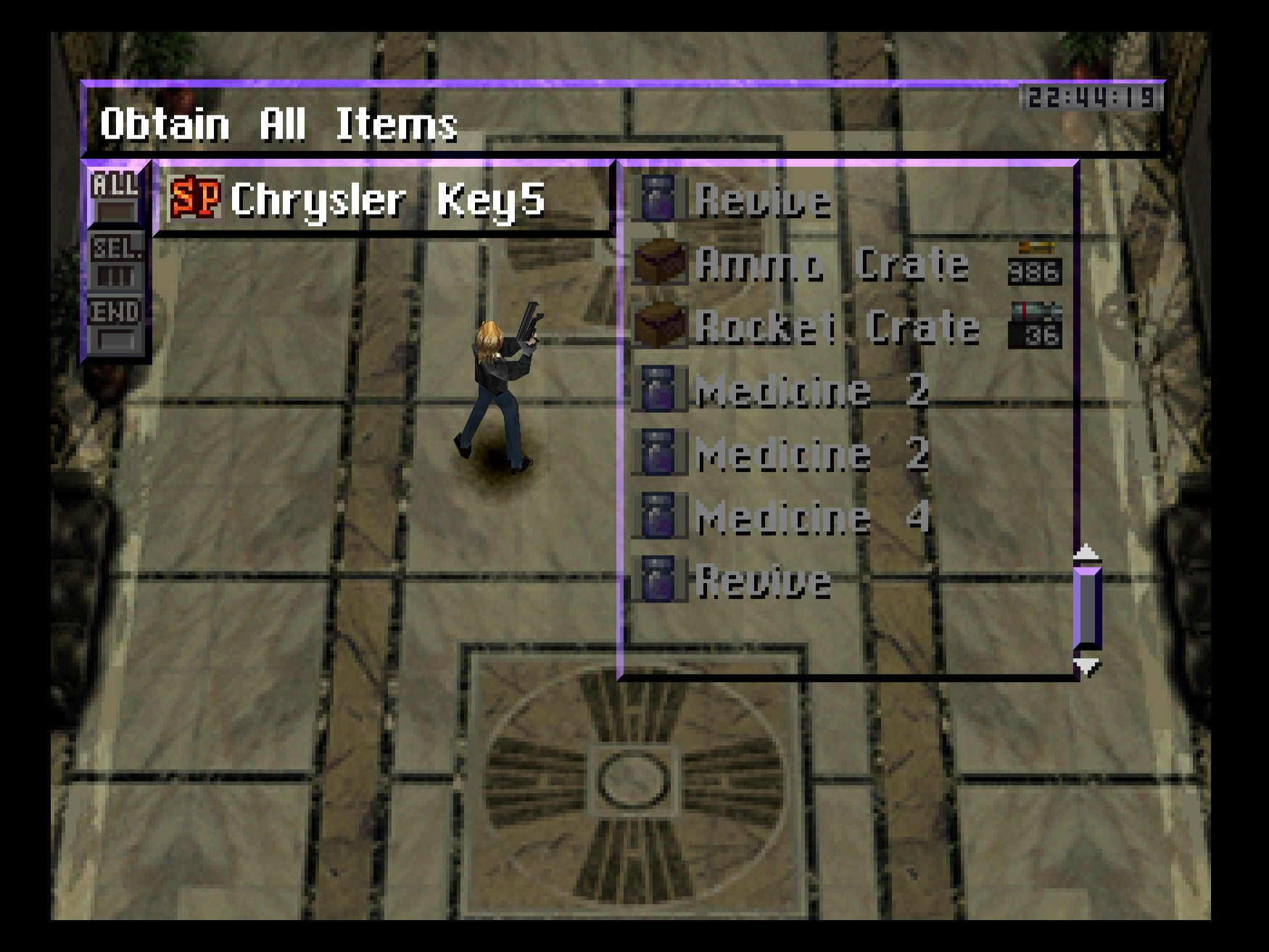Image resolution: width=1269 pixels, height=952 pixels.
Task: Select the Medicine 4 entry
Action: [x=811, y=518]
